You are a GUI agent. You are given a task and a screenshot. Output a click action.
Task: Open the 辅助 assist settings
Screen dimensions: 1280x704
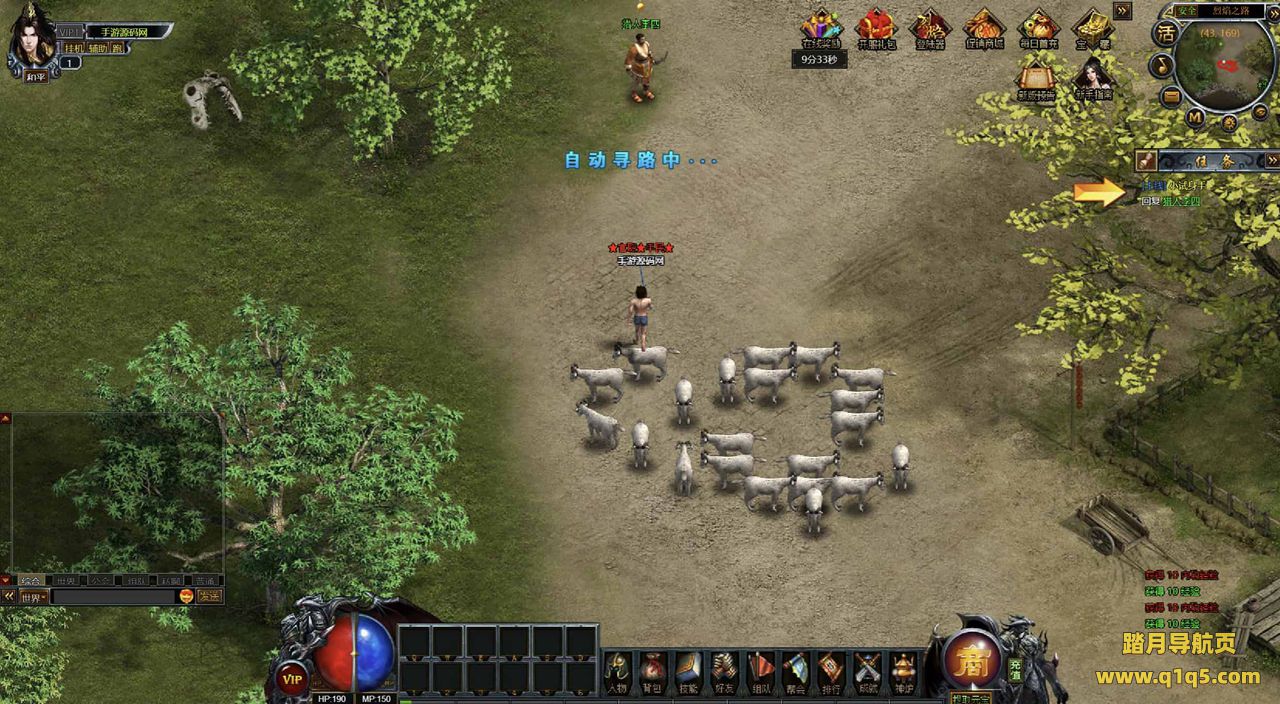[97, 47]
